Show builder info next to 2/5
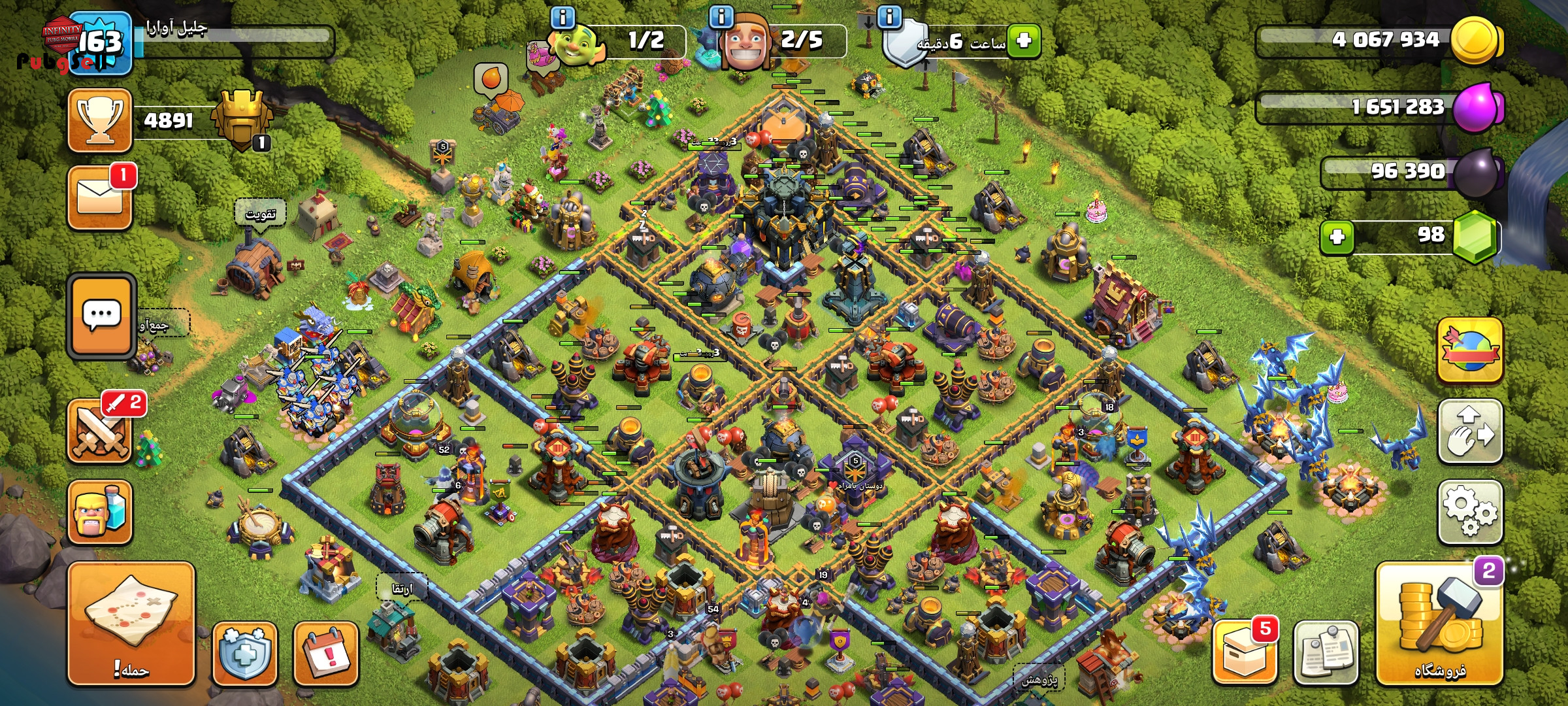 point(721,17)
